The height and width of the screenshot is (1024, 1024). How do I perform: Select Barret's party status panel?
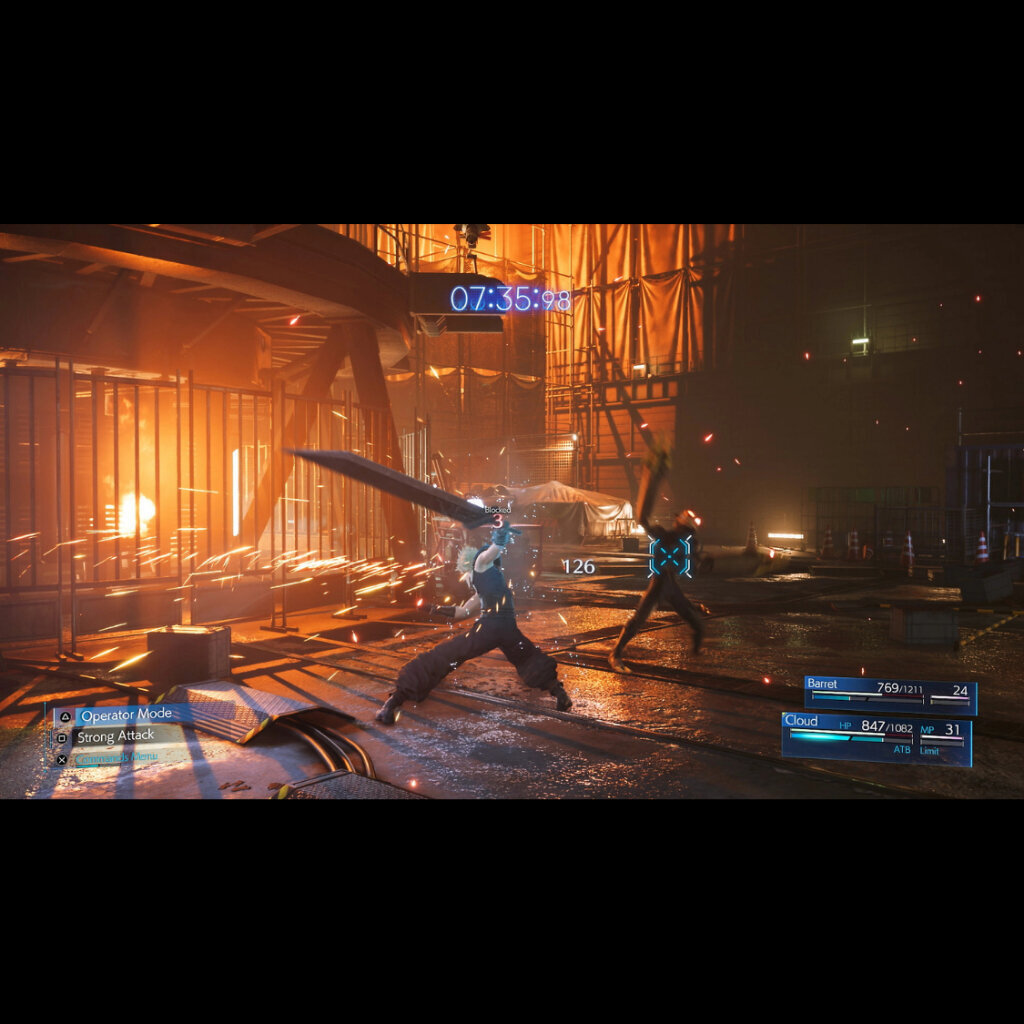(x=890, y=695)
